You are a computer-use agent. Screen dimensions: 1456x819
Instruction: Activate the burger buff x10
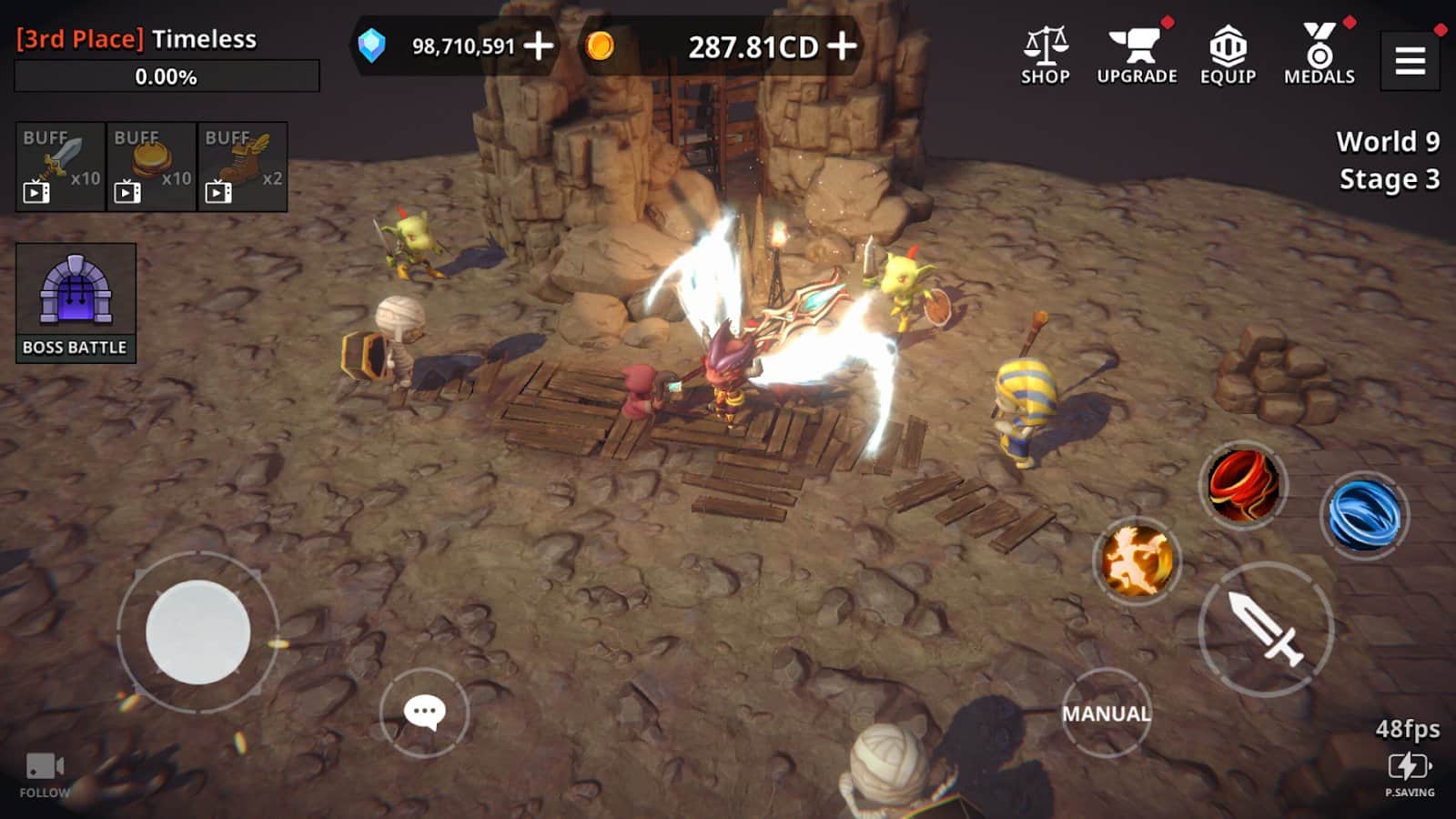152,167
